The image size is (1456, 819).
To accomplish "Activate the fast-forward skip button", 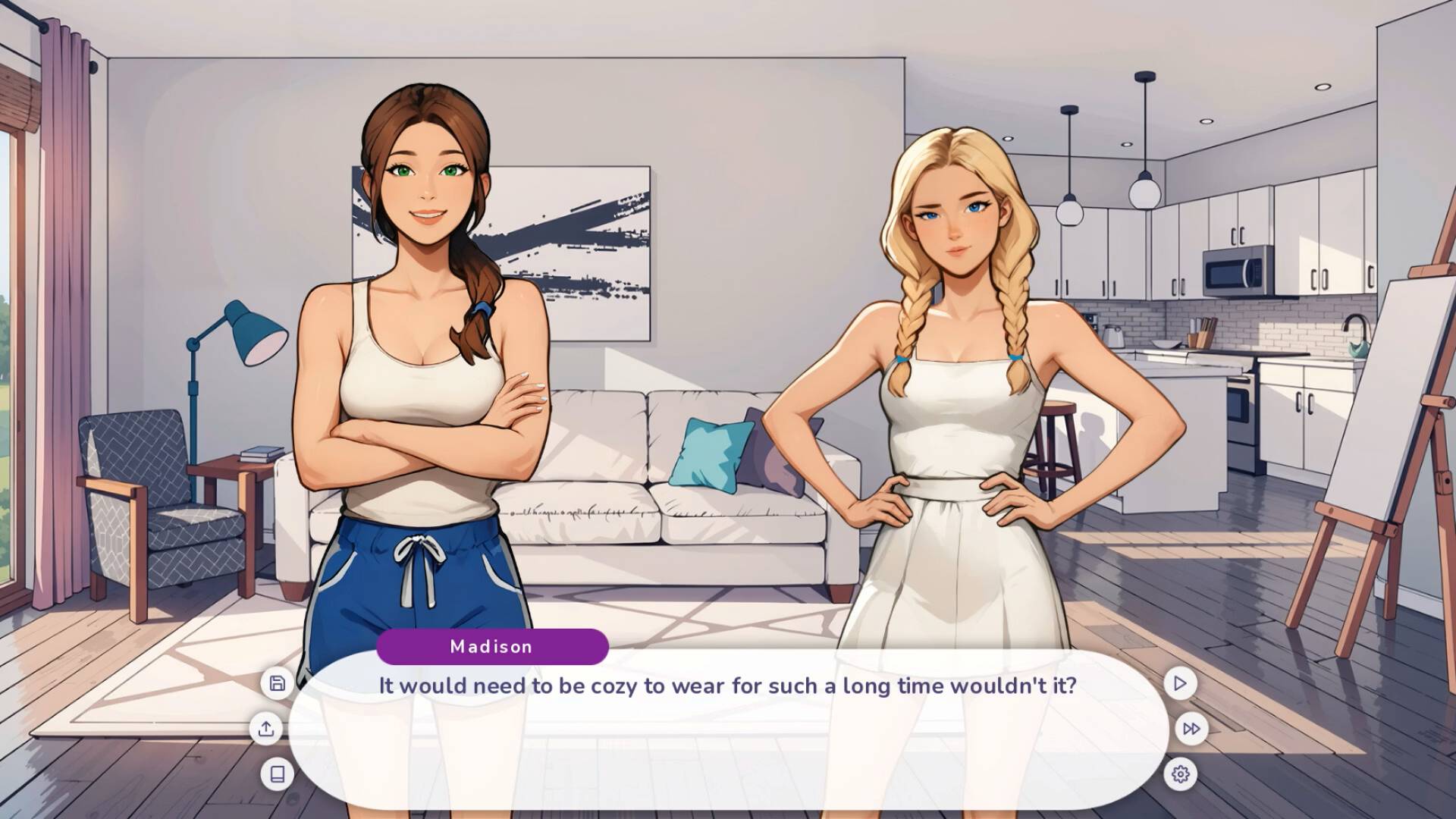I will tap(1191, 729).
